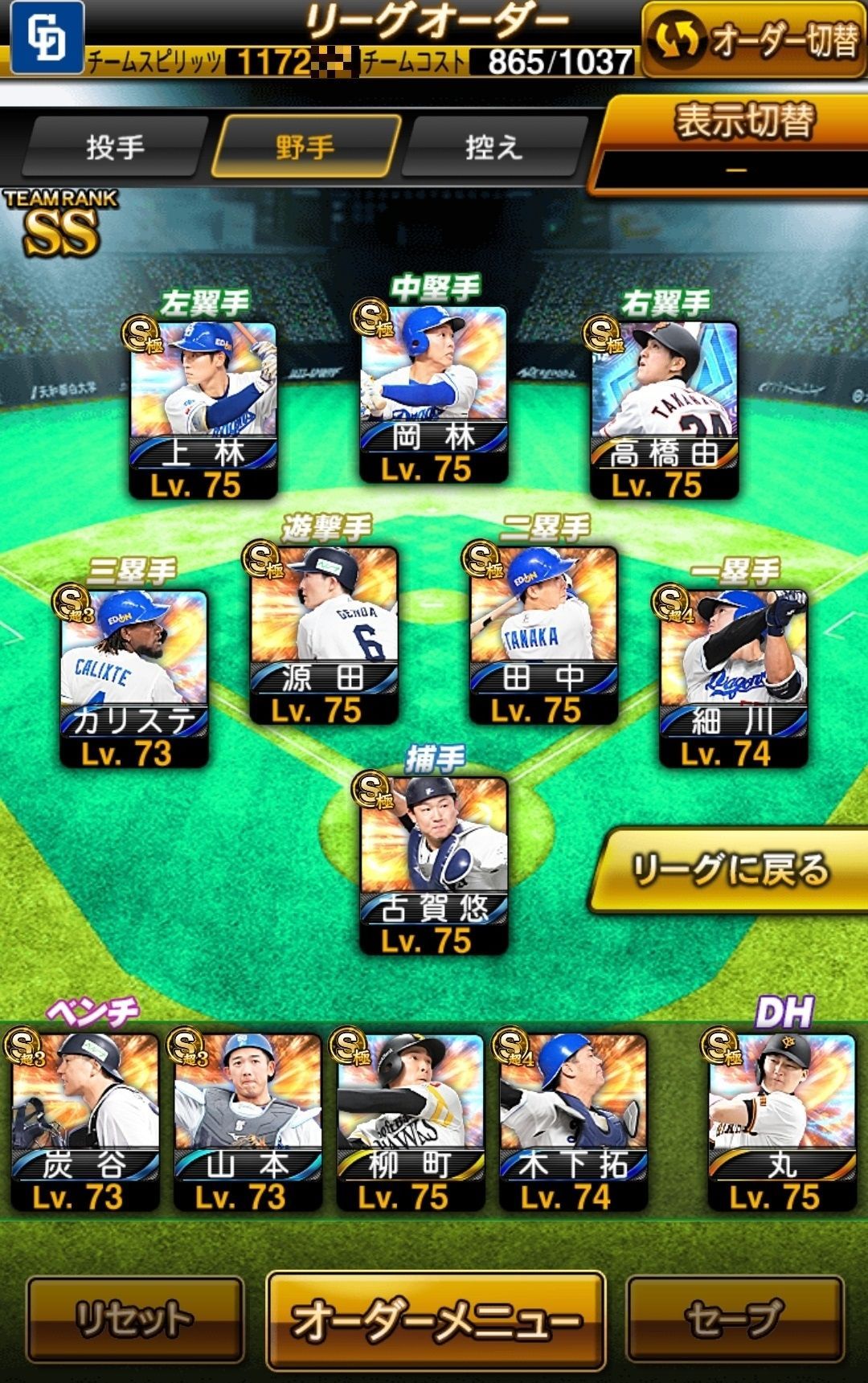
Task: Open the 控え tab
Action: [493, 147]
